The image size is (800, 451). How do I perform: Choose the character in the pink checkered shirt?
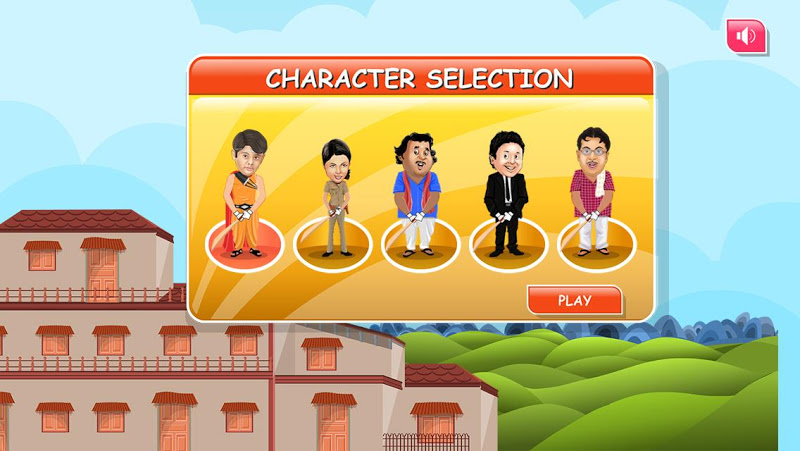pyautogui.click(x=595, y=200)
